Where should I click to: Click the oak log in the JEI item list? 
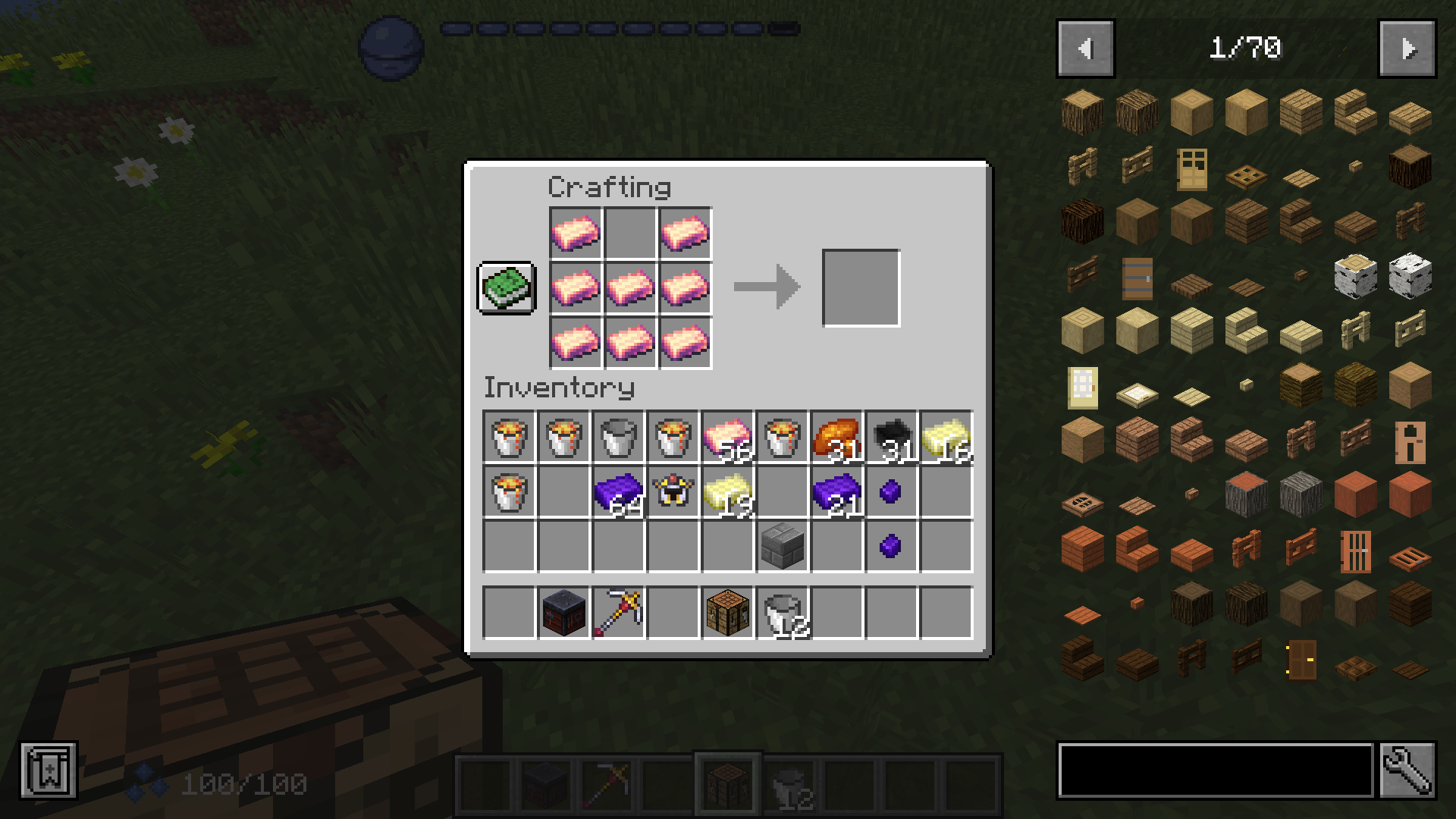tap(1081, 111)
